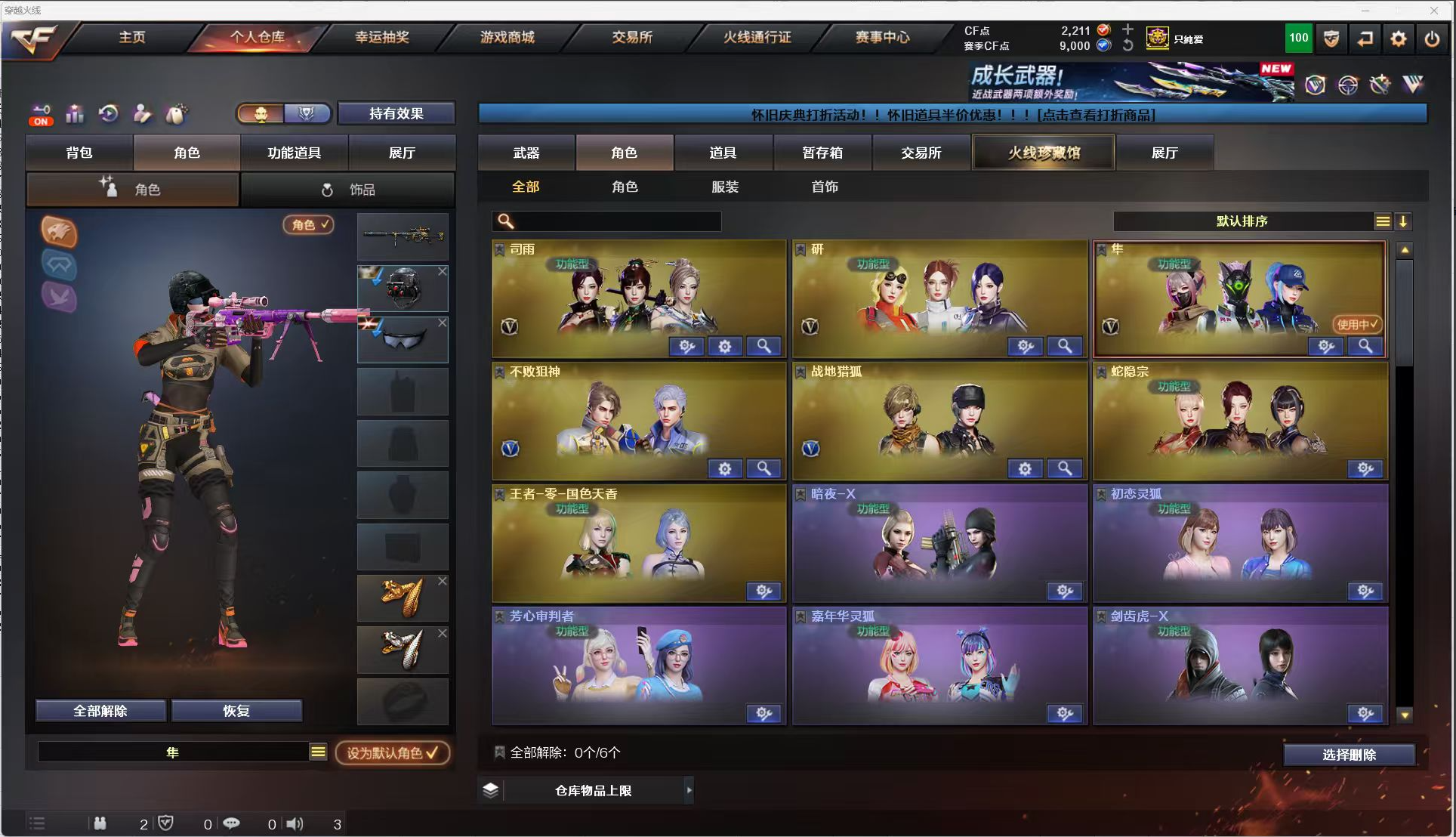Switch to the 背包 backpack tab
This screenshot has width=1456, height=837.
pos(79,153)
